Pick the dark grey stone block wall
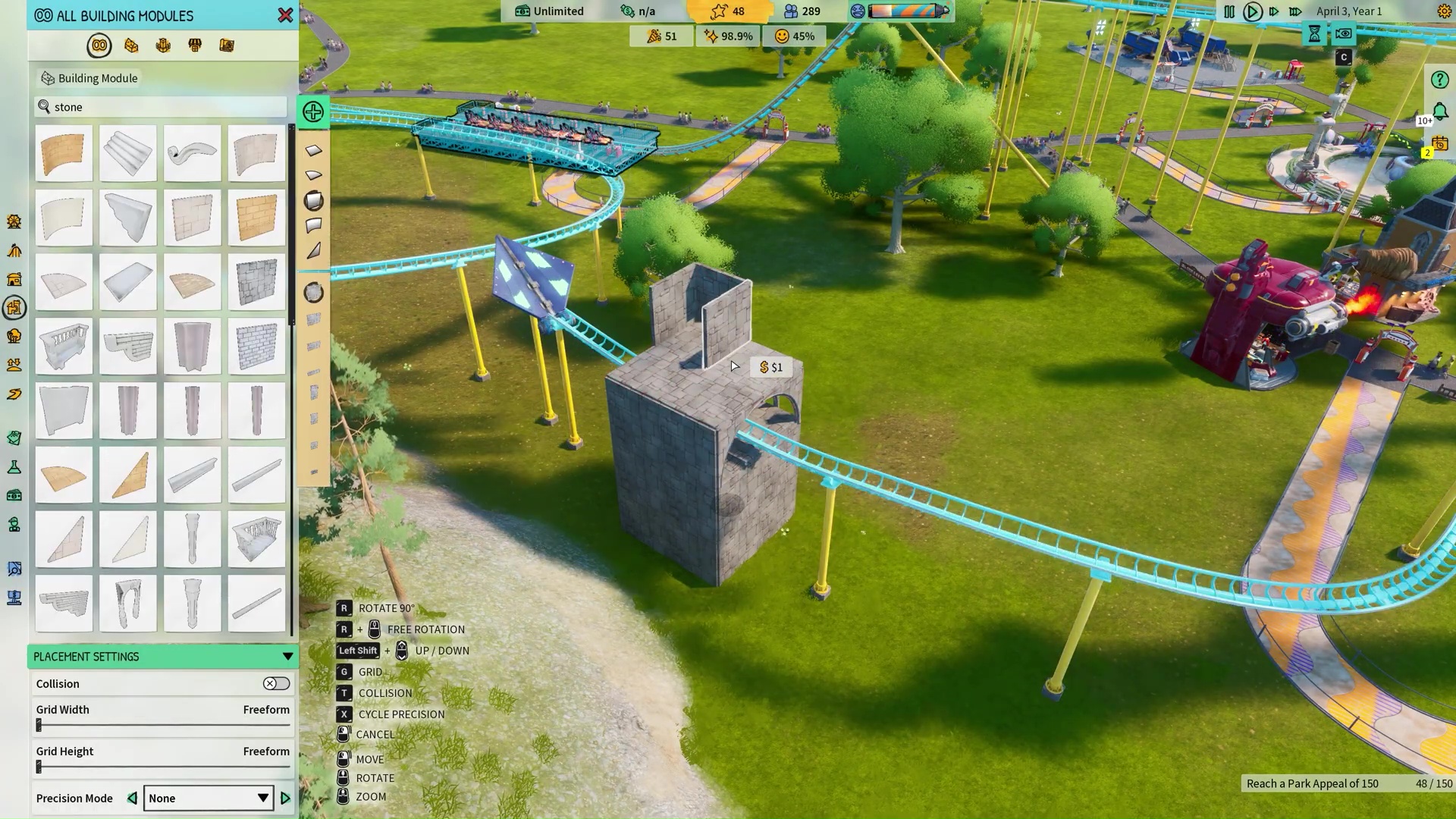1456x819 pixels. click(x=256, y=282)
